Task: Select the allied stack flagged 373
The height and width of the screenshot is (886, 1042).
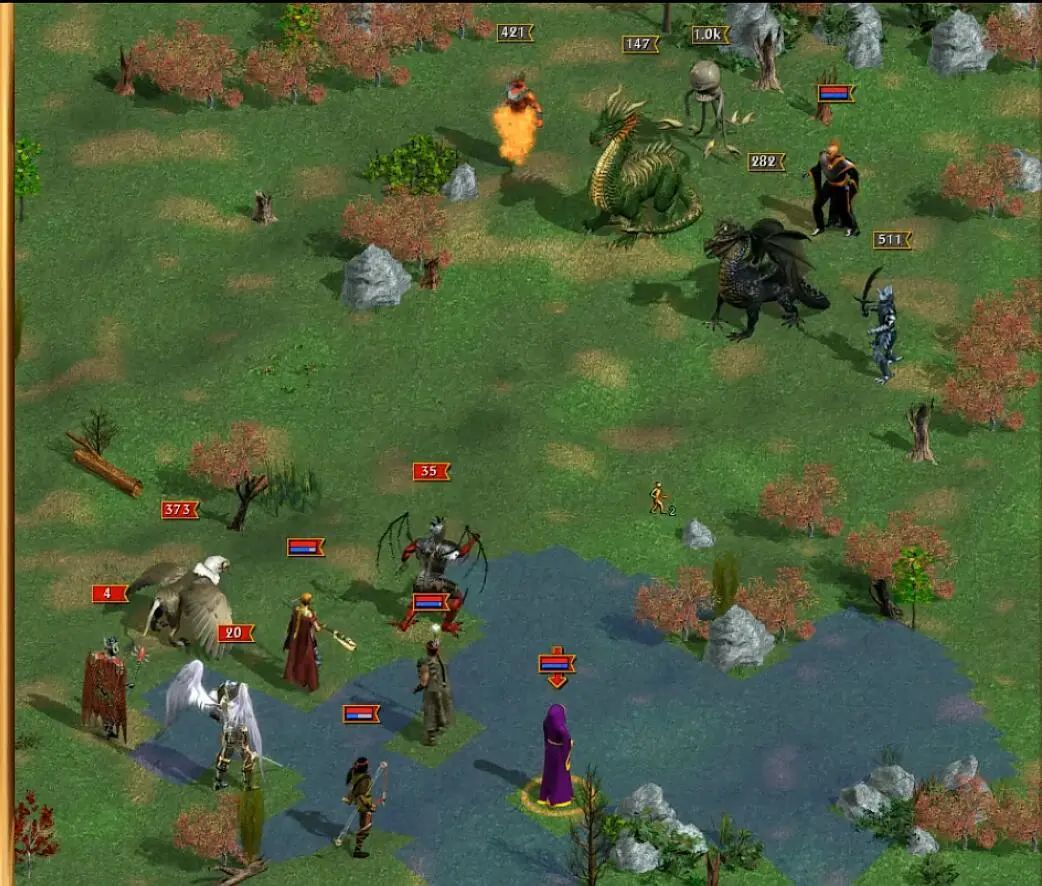Action: [192, 603]
